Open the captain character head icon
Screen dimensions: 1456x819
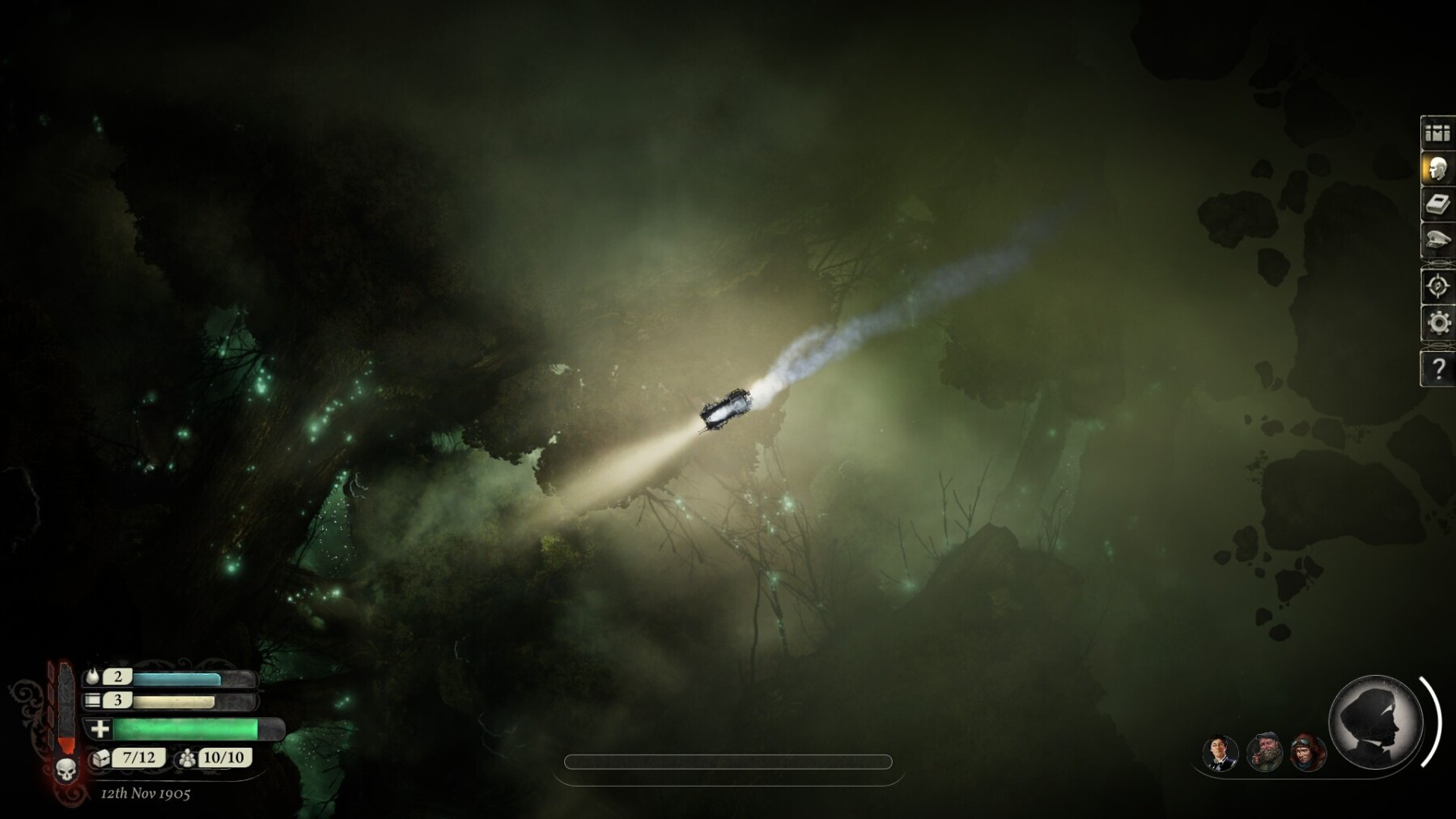click(1437, 169)
